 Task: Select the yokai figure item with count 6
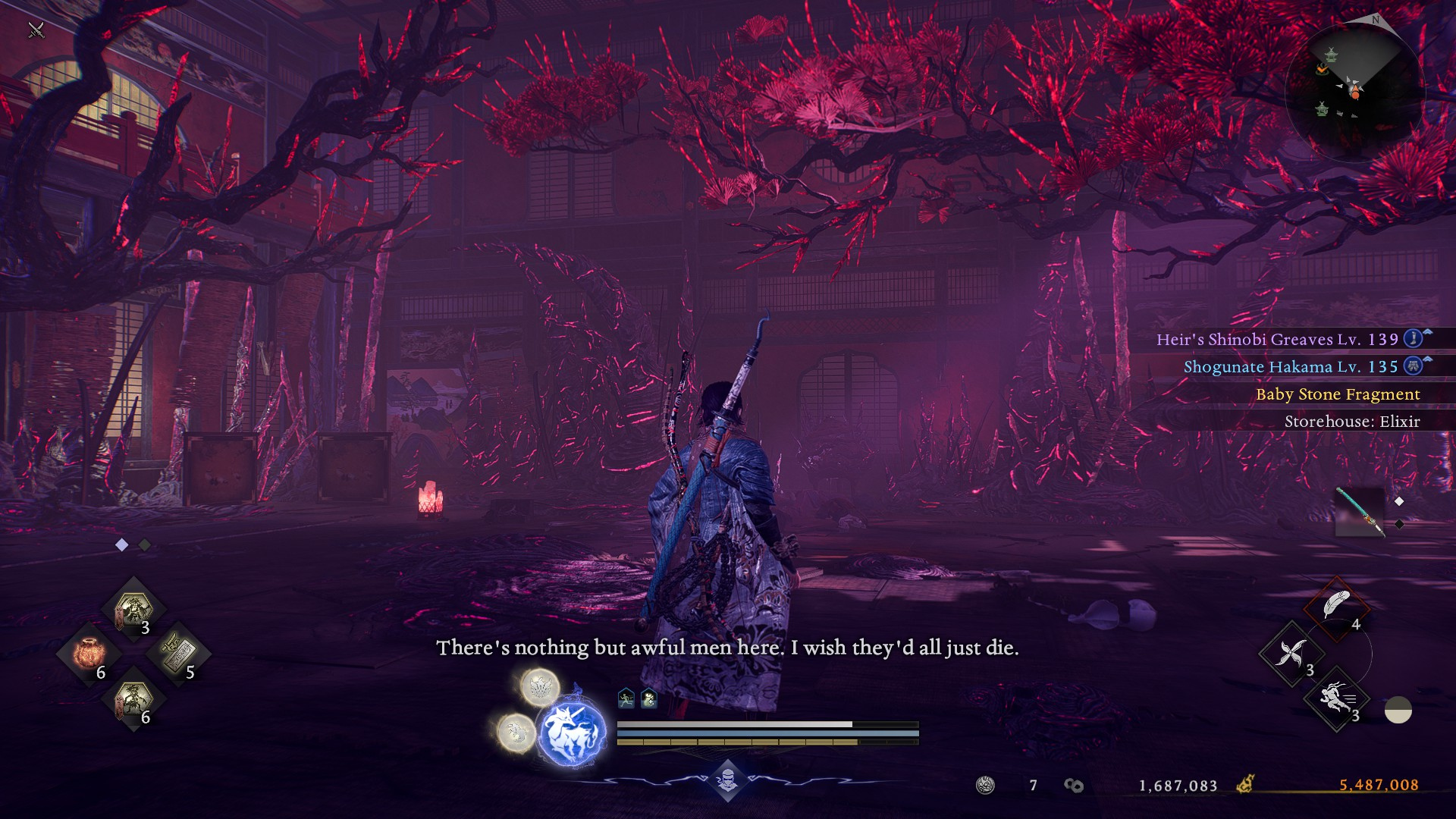click(133, 698)
